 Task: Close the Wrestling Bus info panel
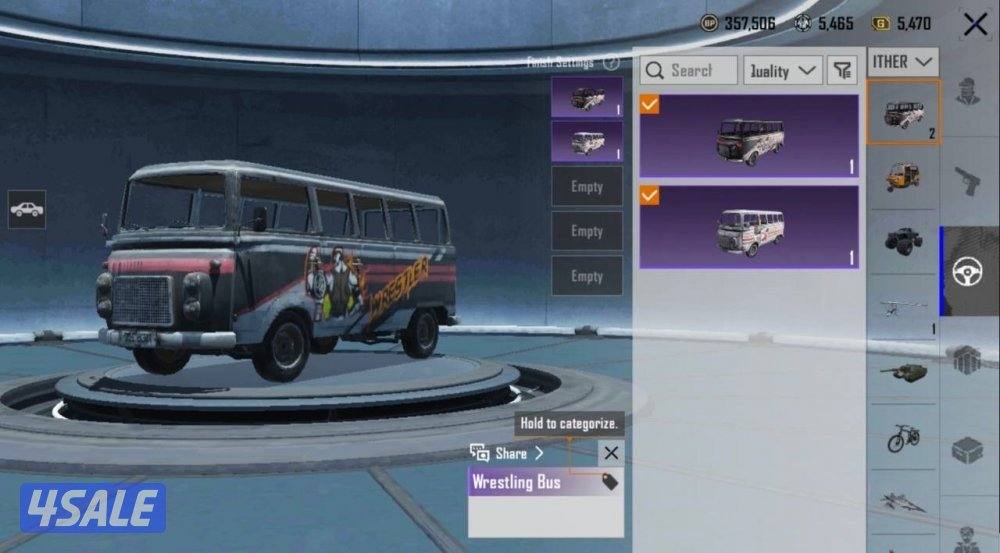coord(611,453)
